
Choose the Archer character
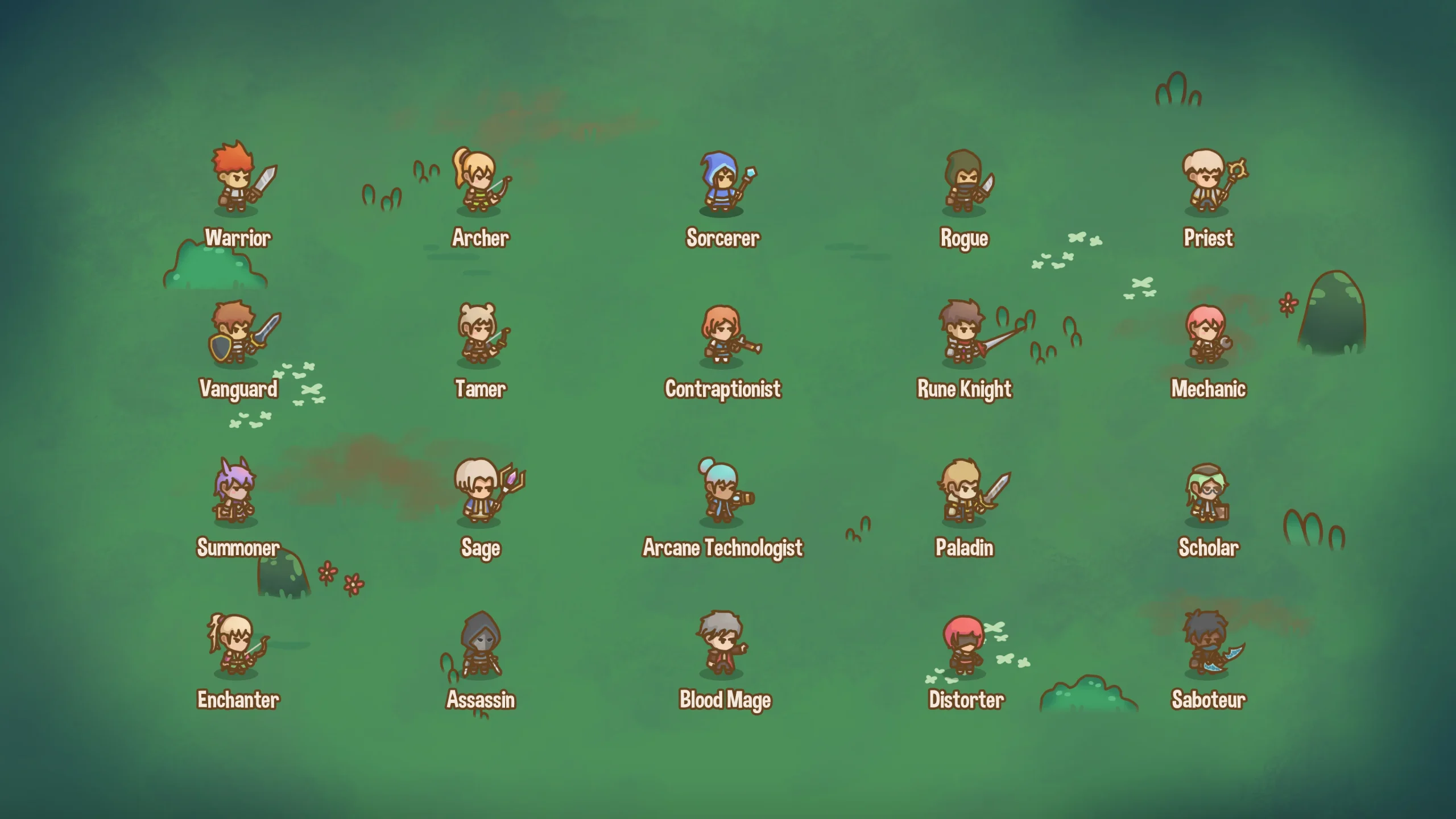tap(479, 181)
